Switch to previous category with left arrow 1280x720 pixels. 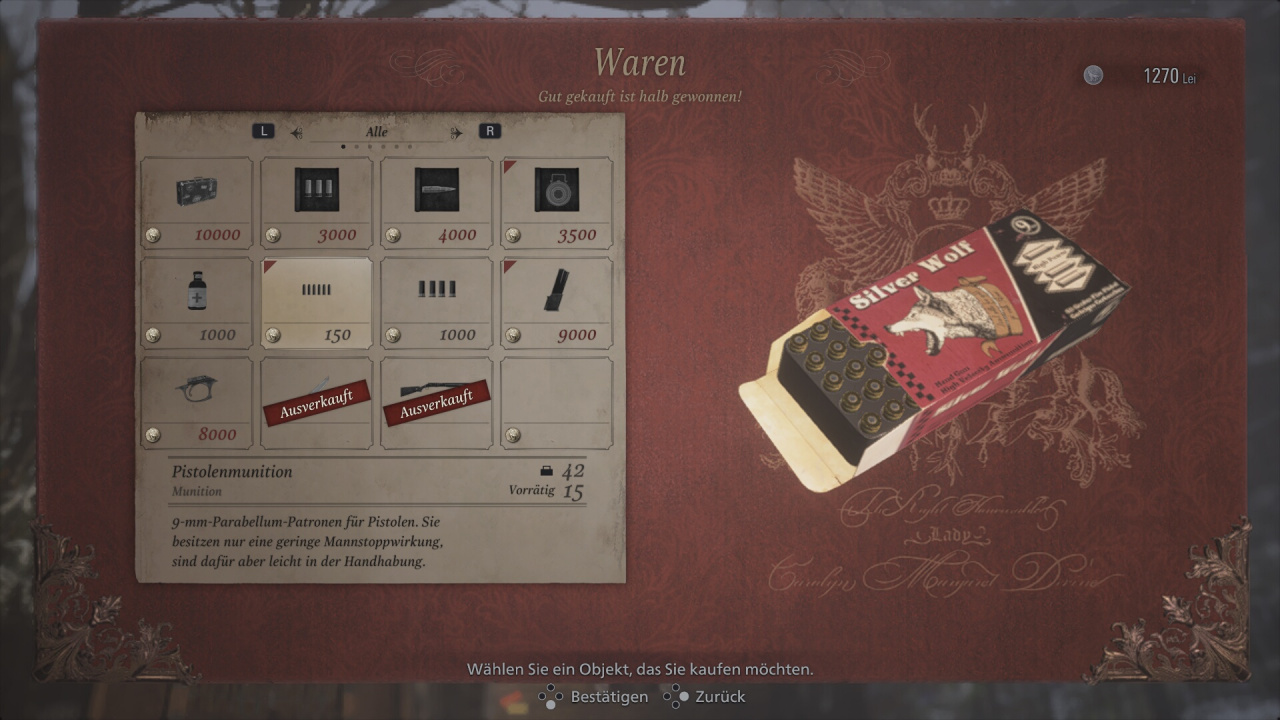point(296,132)
